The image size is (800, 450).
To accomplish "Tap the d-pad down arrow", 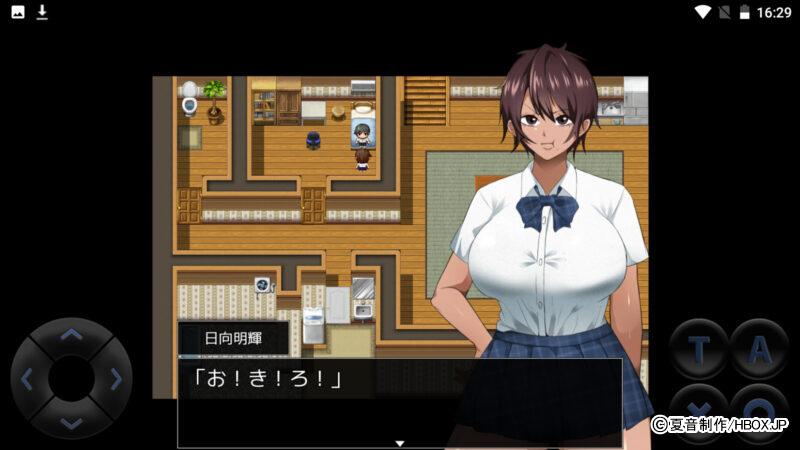I will pos(71,422).
